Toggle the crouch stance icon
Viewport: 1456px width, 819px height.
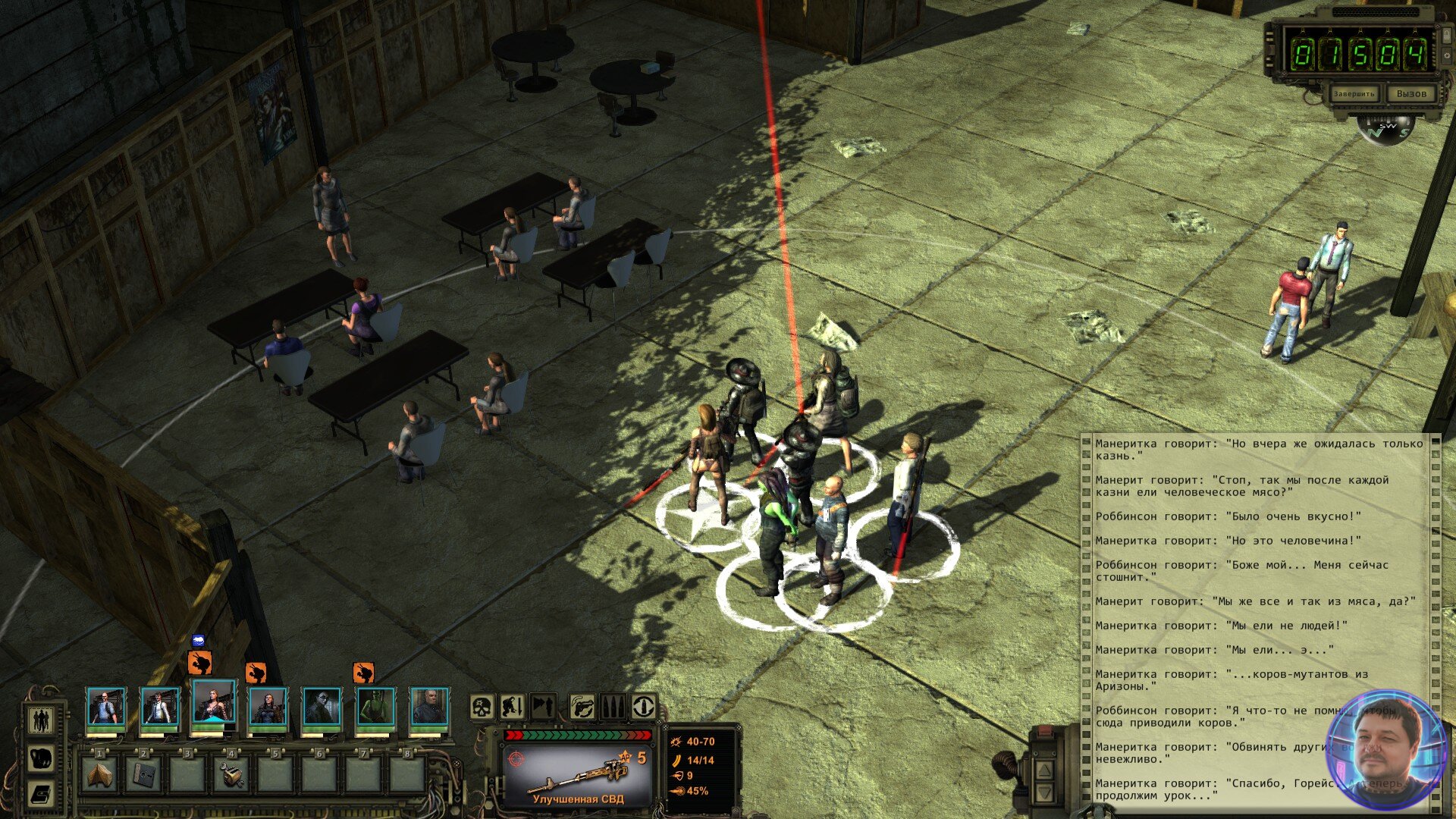click(x=513, y=707)
